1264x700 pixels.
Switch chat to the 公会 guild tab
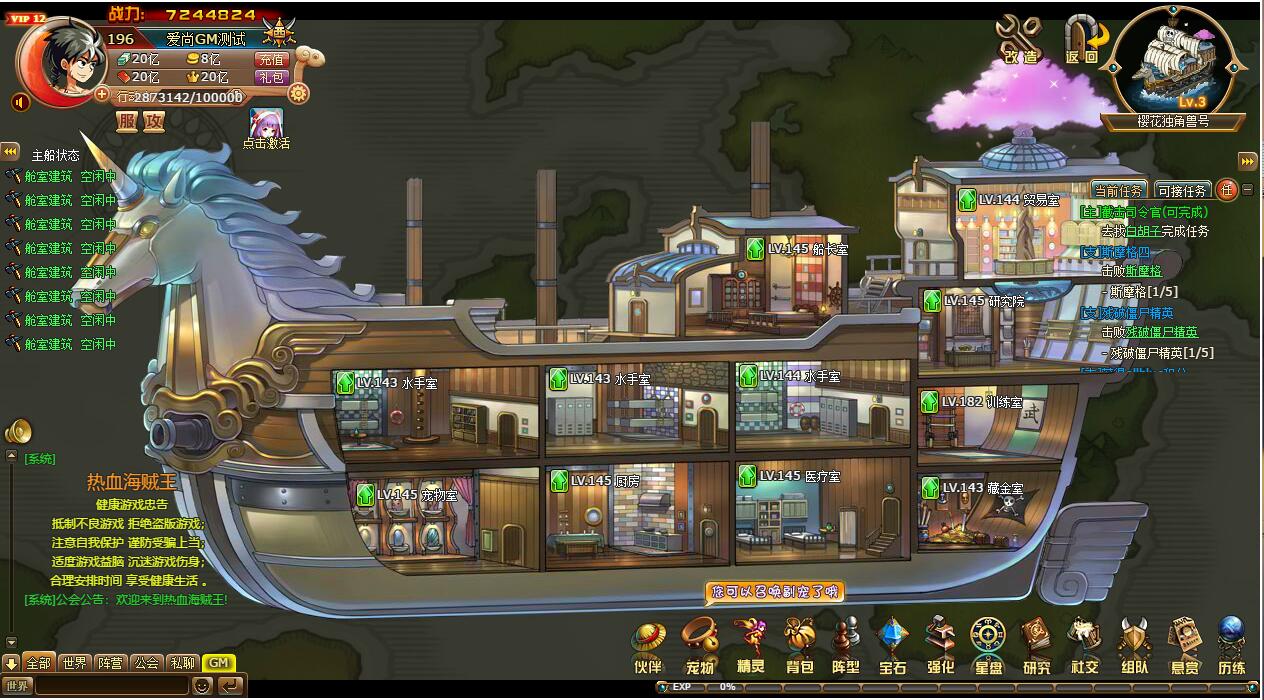point(147,663)
